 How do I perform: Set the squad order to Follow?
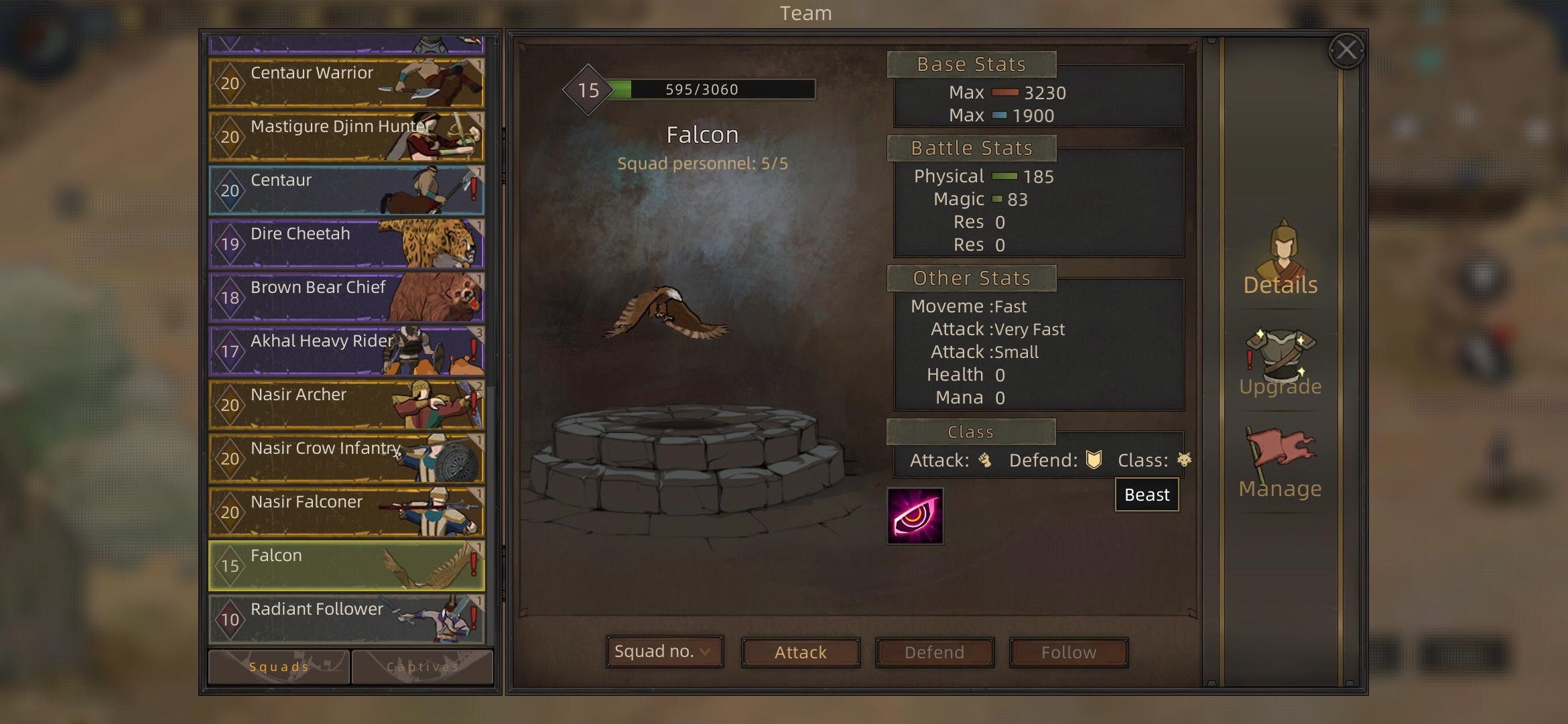click(1069, 652)
